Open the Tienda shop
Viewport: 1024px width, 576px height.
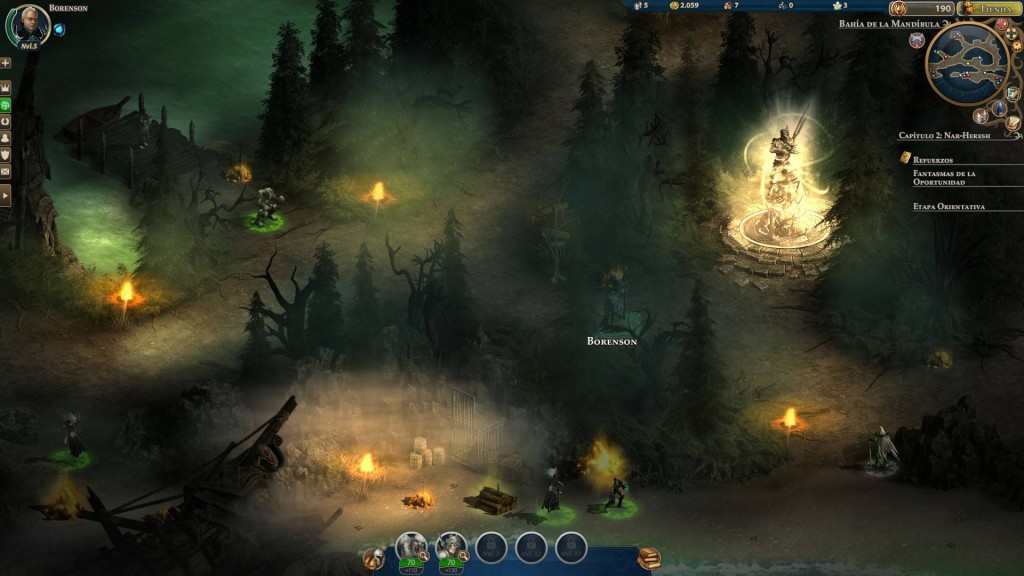pyautogui.click(x=989, y=8)
